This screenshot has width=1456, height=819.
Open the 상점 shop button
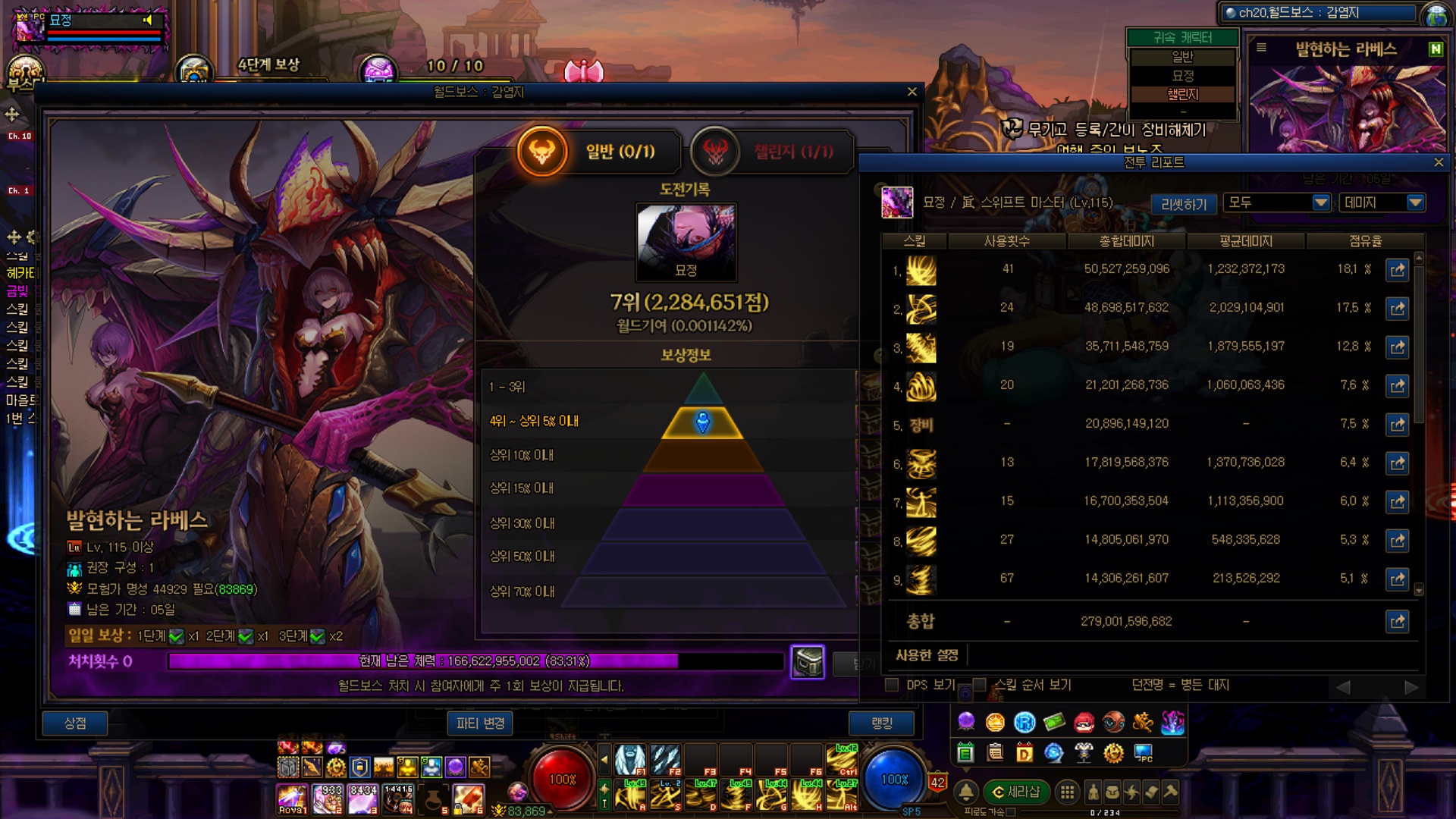coord(75,723)
